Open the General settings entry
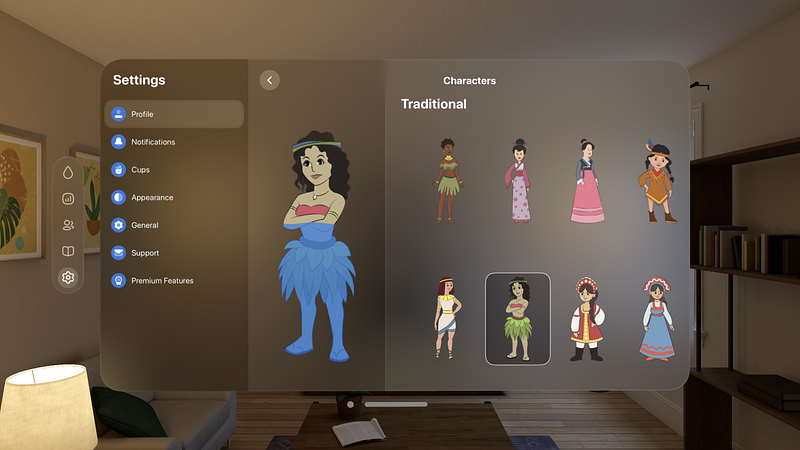The image size is (800, 450). (x=173, y=226)
